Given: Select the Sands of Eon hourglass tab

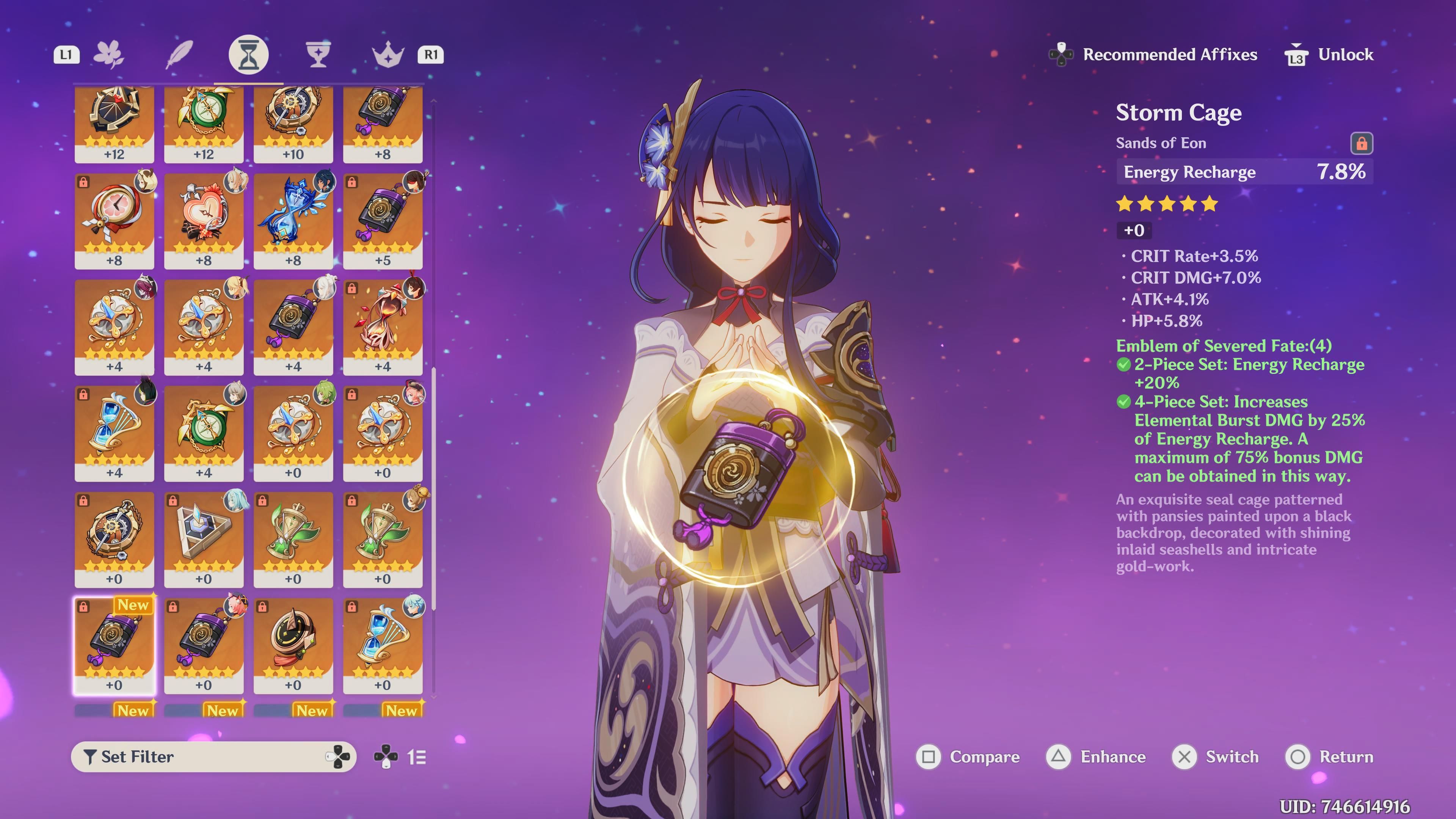Looking at the screenshot, I should [248, 55].
